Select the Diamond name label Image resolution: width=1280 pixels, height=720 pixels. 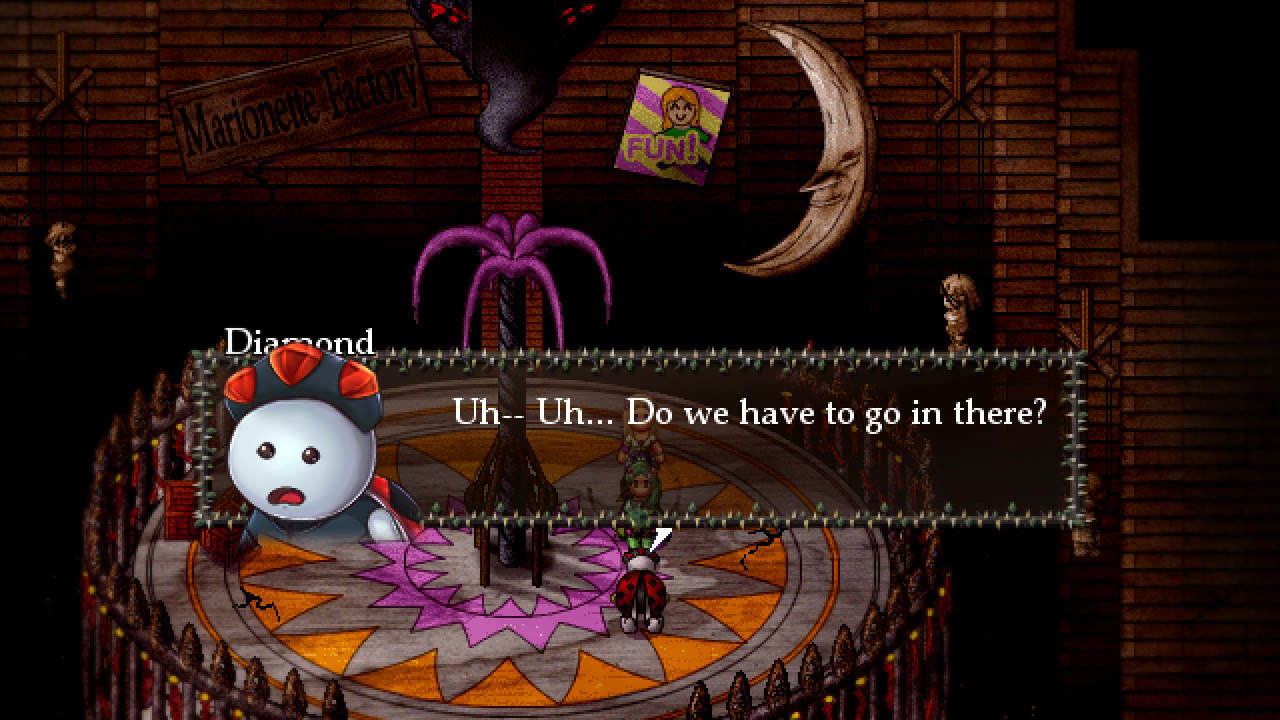tap(300, 342)
